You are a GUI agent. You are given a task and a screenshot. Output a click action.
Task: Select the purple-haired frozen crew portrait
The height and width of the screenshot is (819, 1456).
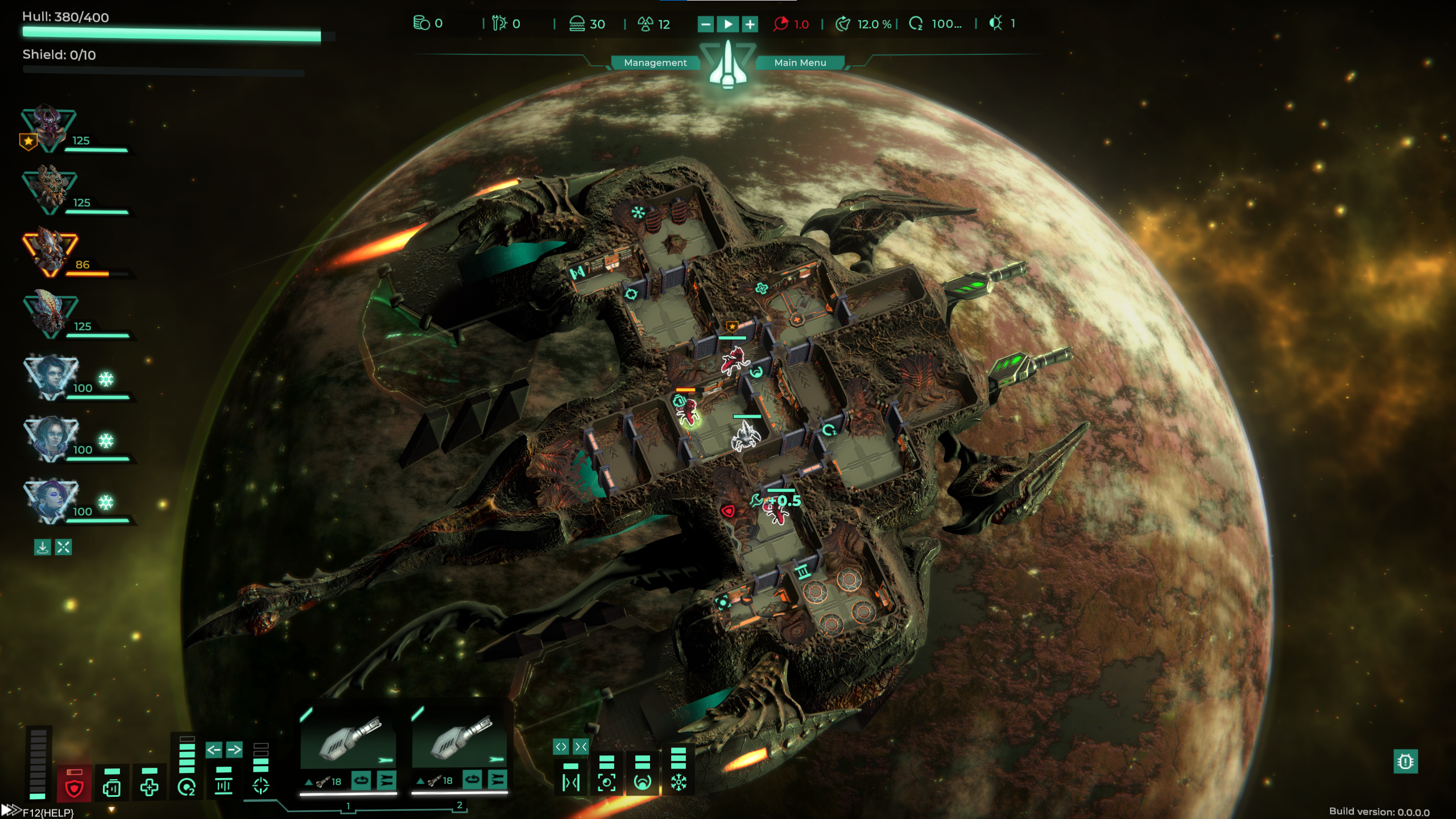(50, 499)
